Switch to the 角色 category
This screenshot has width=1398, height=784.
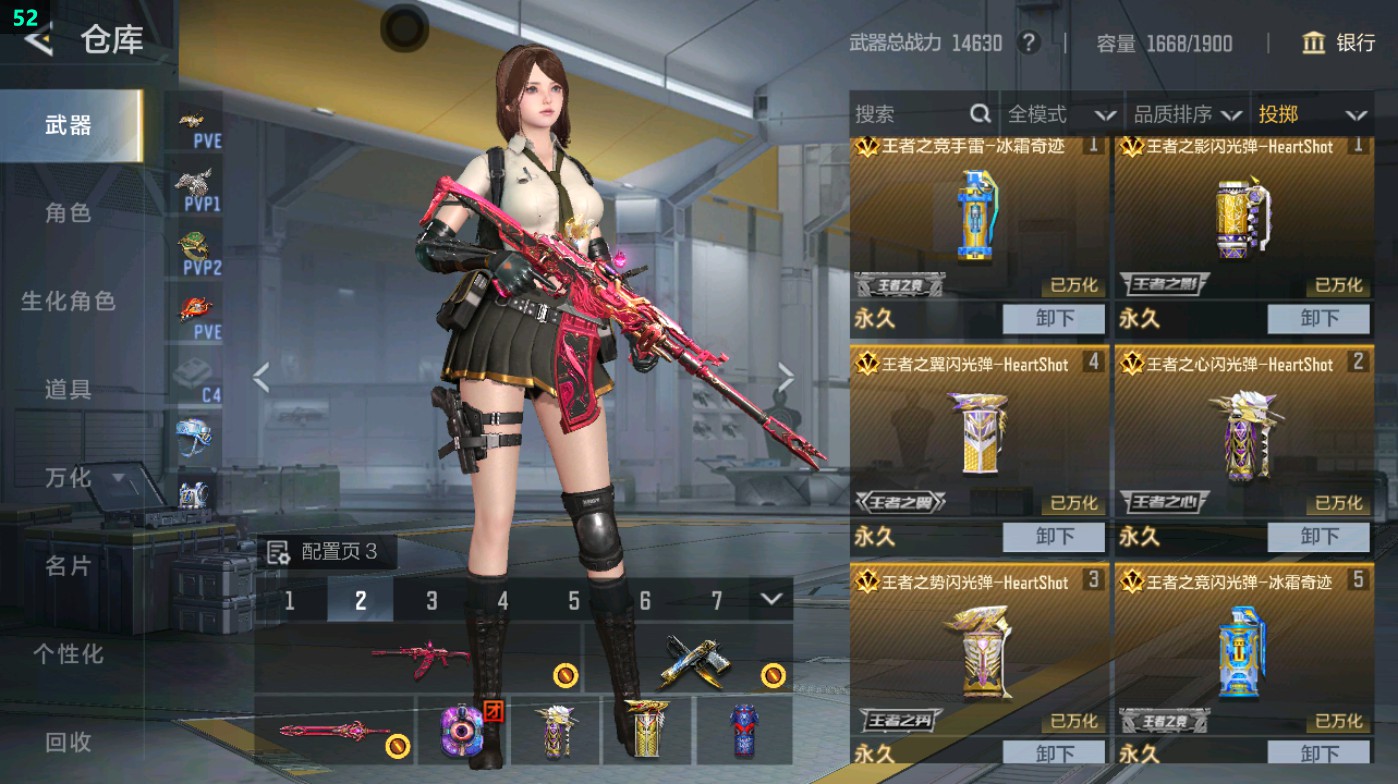tap(68, 213)
